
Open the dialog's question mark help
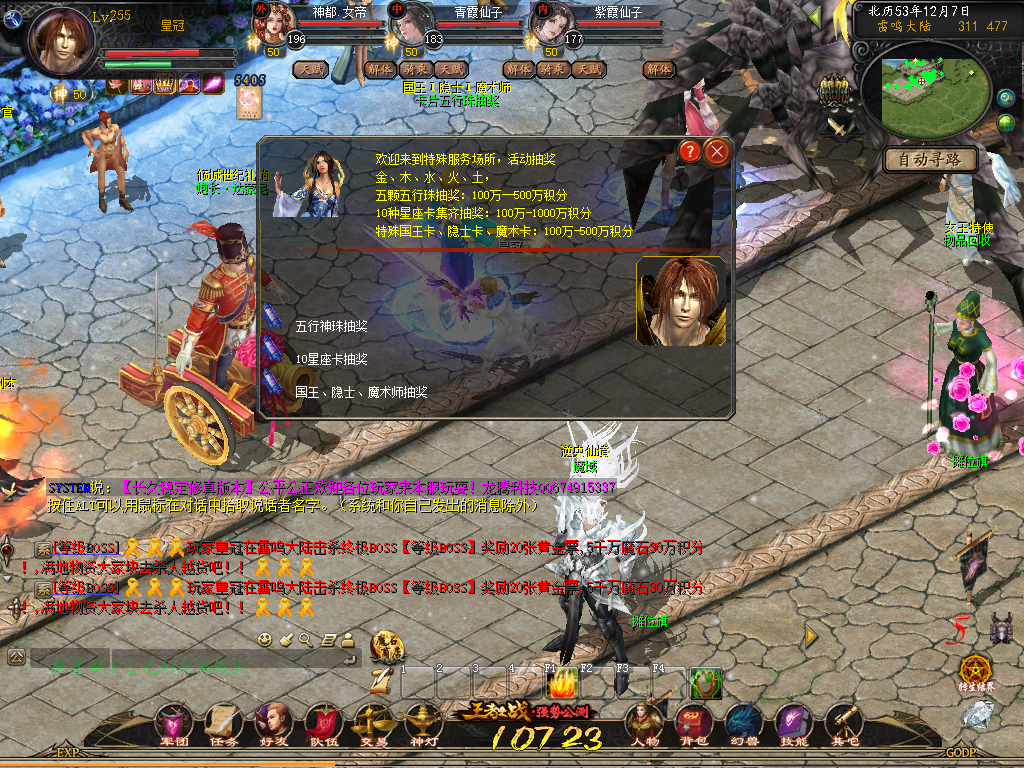tap(690, 152)
